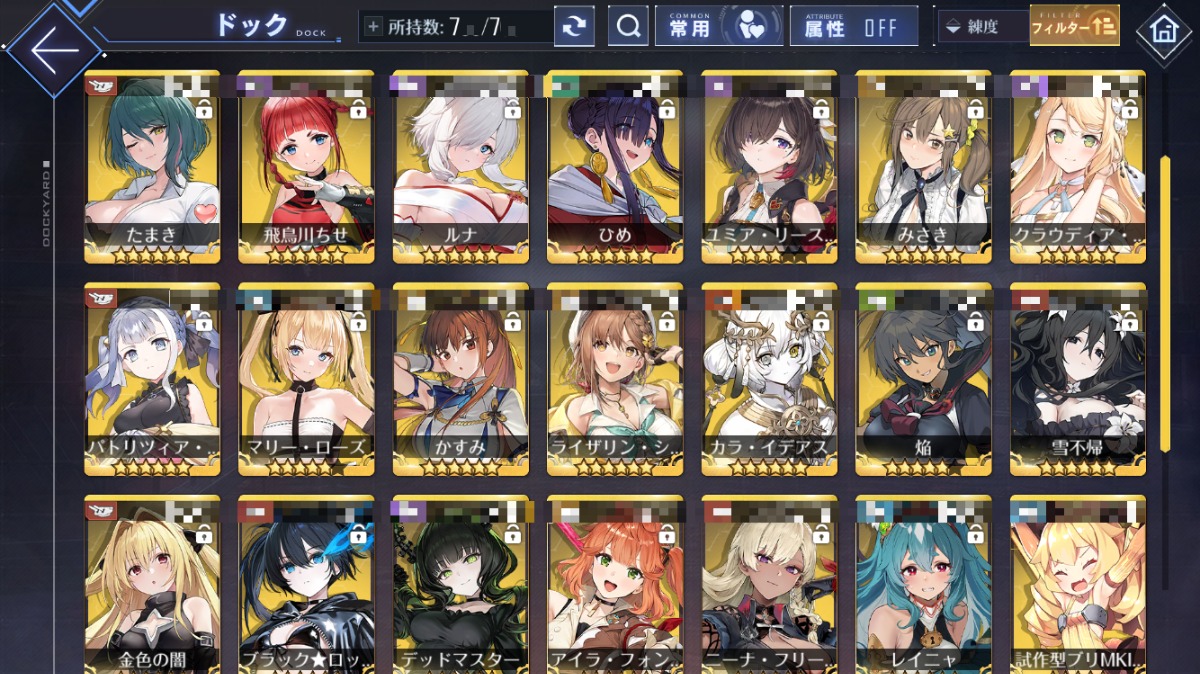Open the magnifying glass search
Screen dimensions: 1200x674
point(628,27)
